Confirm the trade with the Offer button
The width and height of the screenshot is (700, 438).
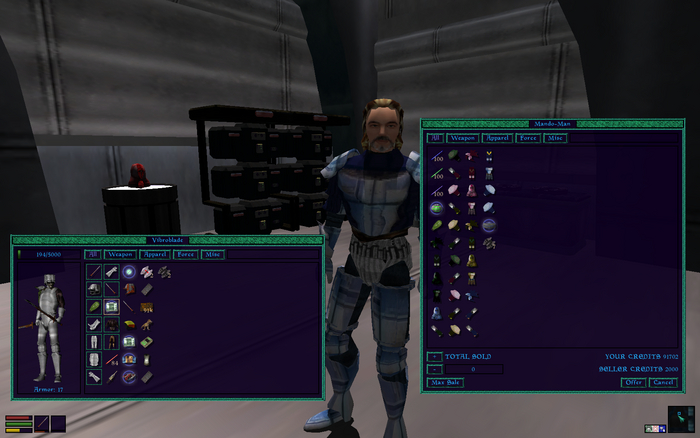coord(633,382)
